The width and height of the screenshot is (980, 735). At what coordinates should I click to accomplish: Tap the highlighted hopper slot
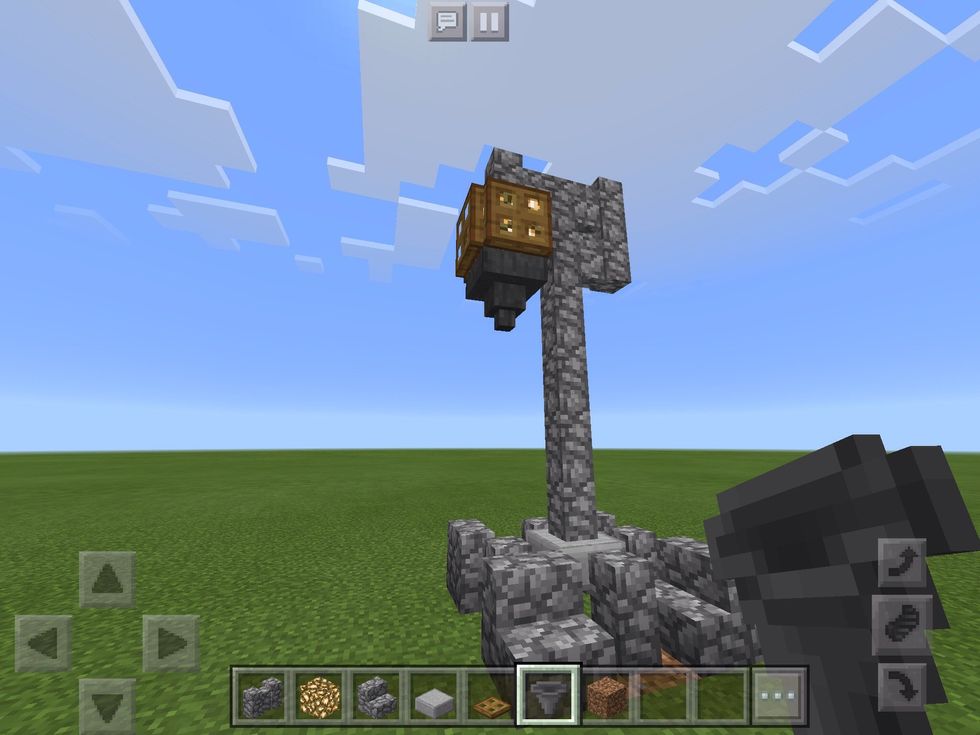tap(547, 696)
